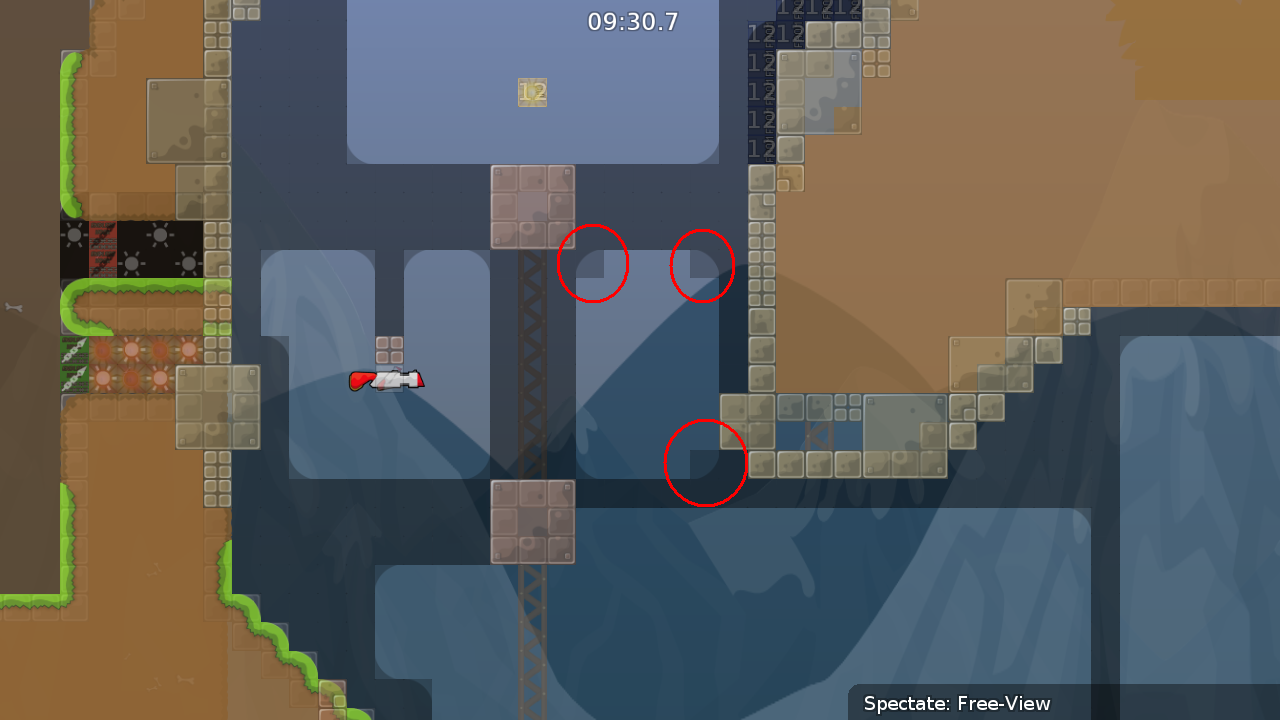Click the red rocket projectile

click(390, 379)
